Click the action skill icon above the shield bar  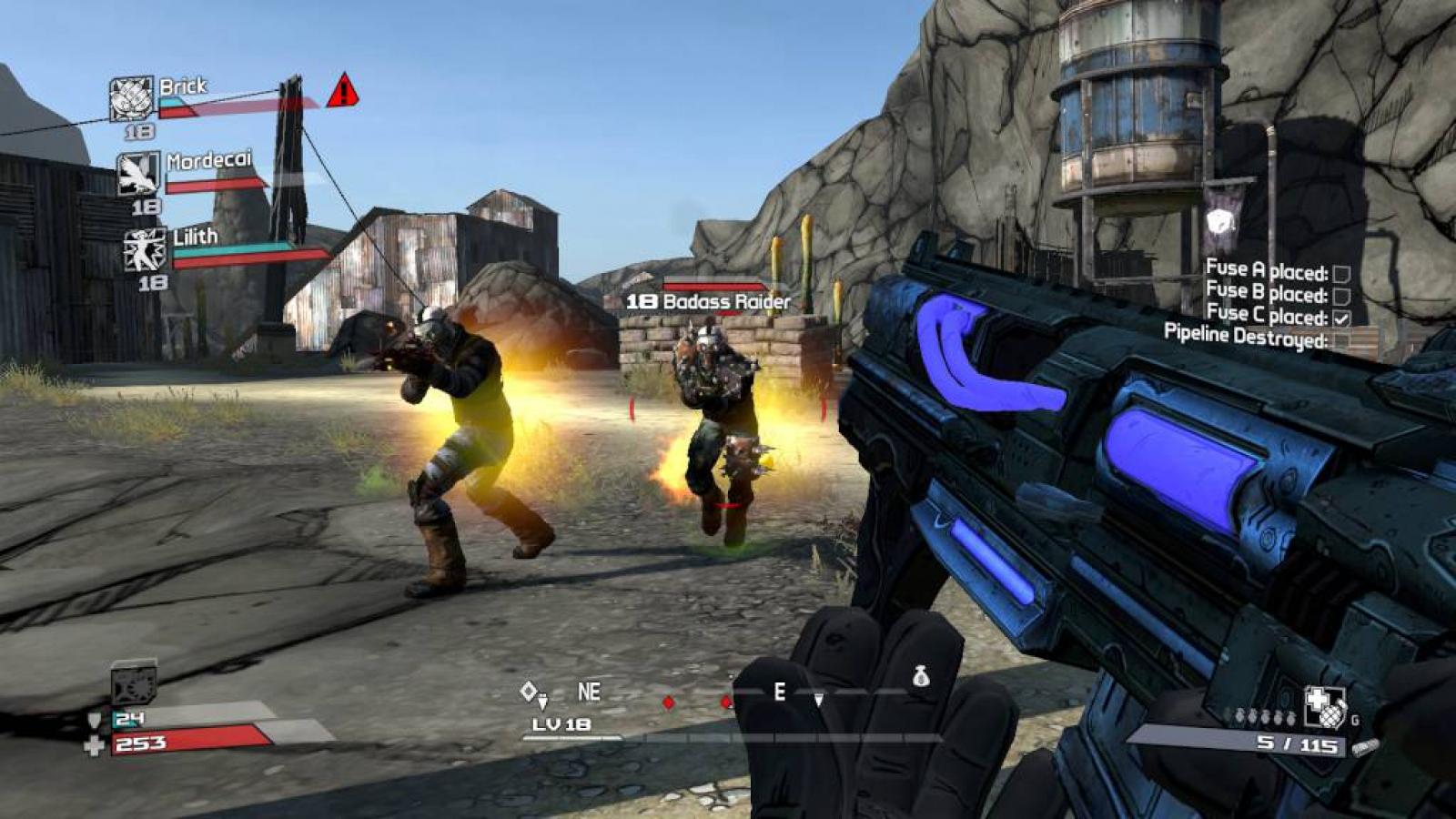click(x=133, y=683)
